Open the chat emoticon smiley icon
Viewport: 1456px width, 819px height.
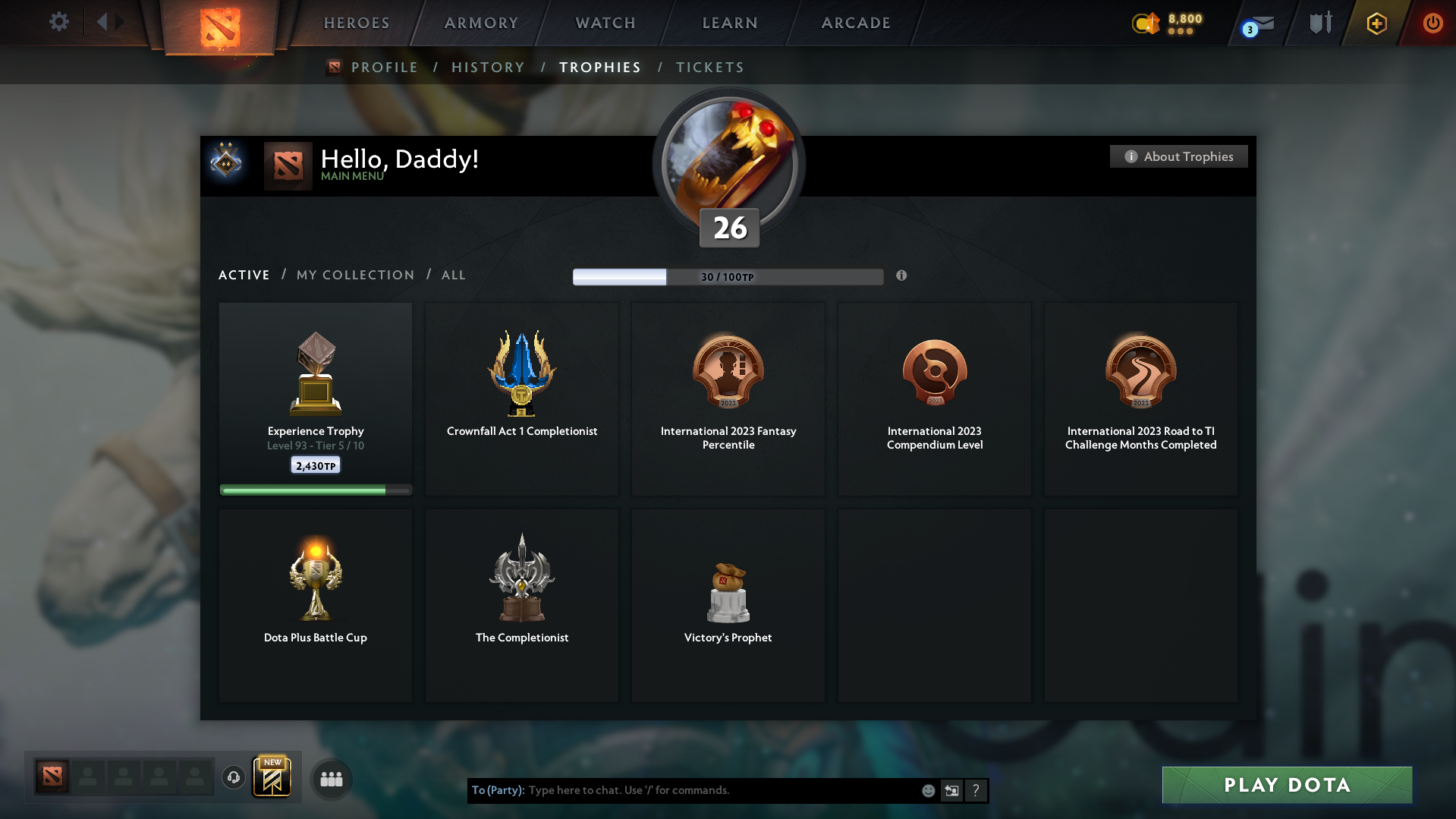(x=928, y=790)
